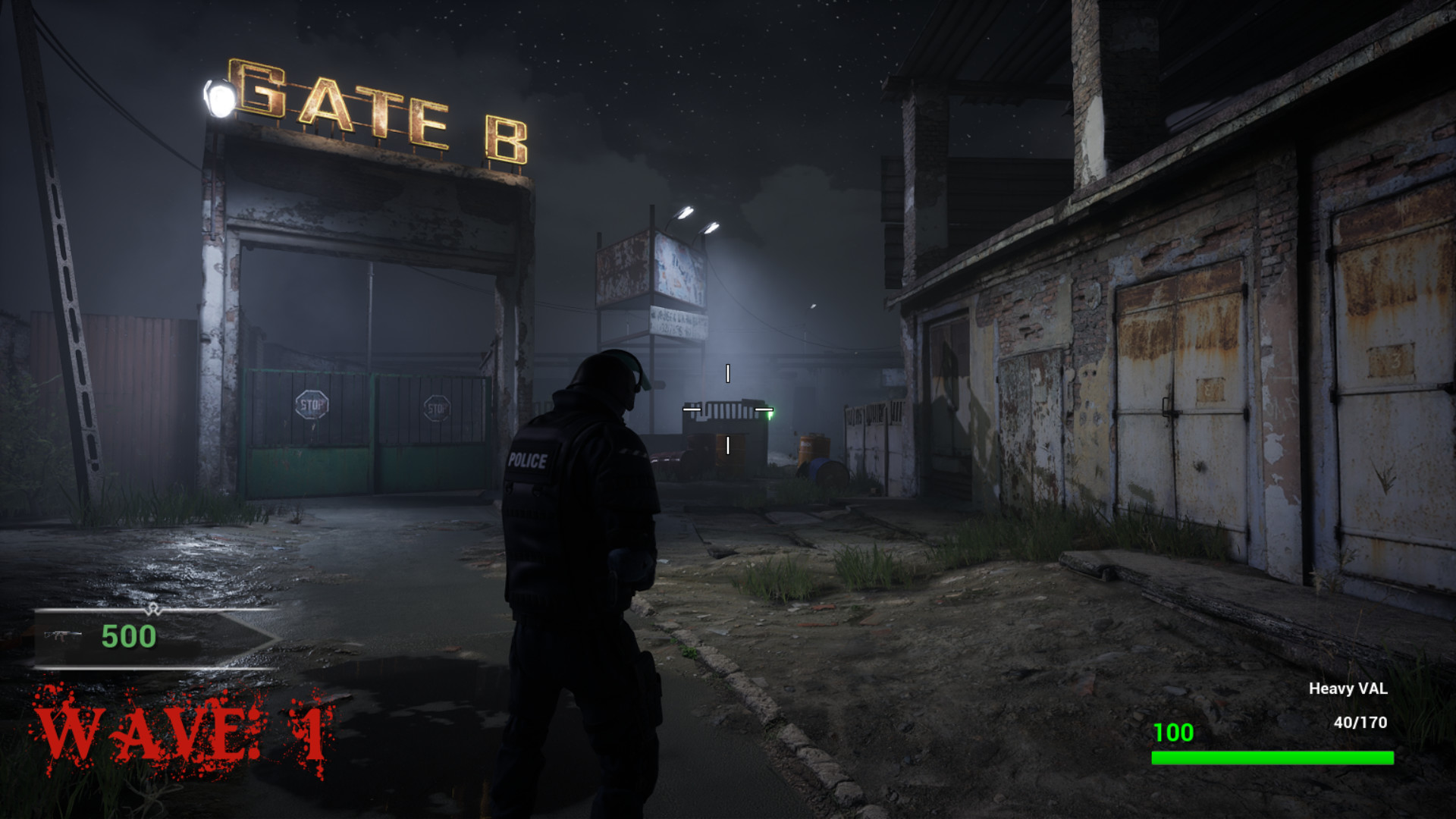Click the green 500 currency counter
Screen dimensions: 1456x819
click(x=129, y=638)
